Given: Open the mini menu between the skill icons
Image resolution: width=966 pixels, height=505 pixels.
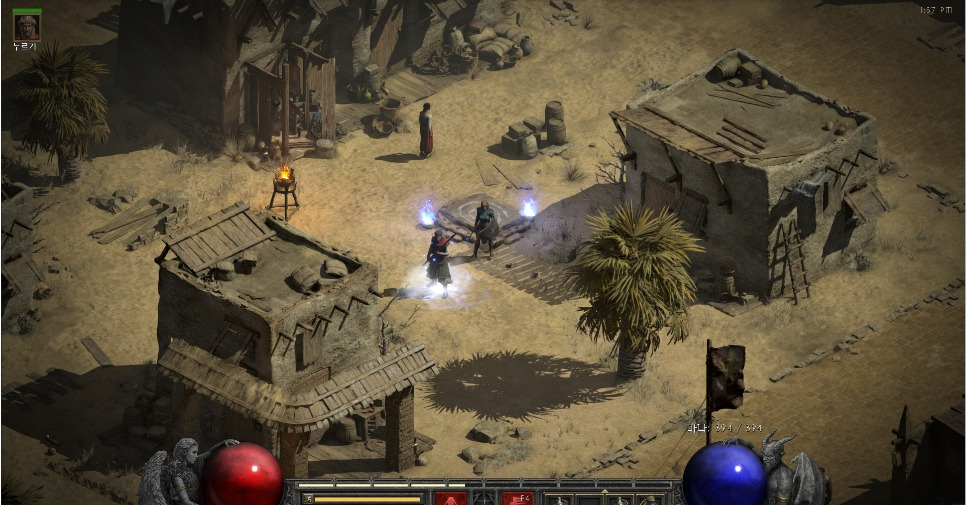Looking at the screenshot, I should tap(484, 498).
